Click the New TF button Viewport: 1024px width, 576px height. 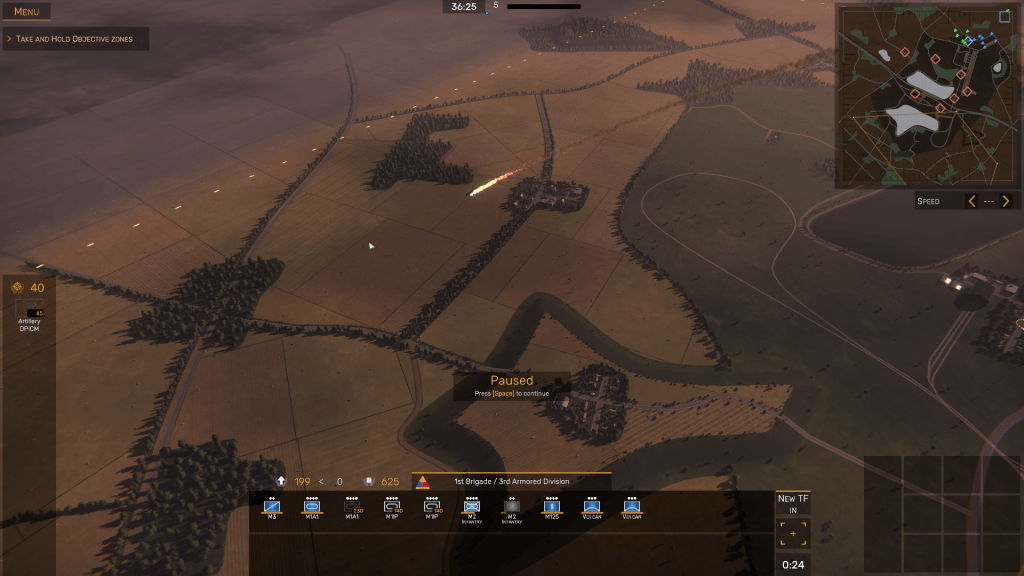click(x=793, y=504)
